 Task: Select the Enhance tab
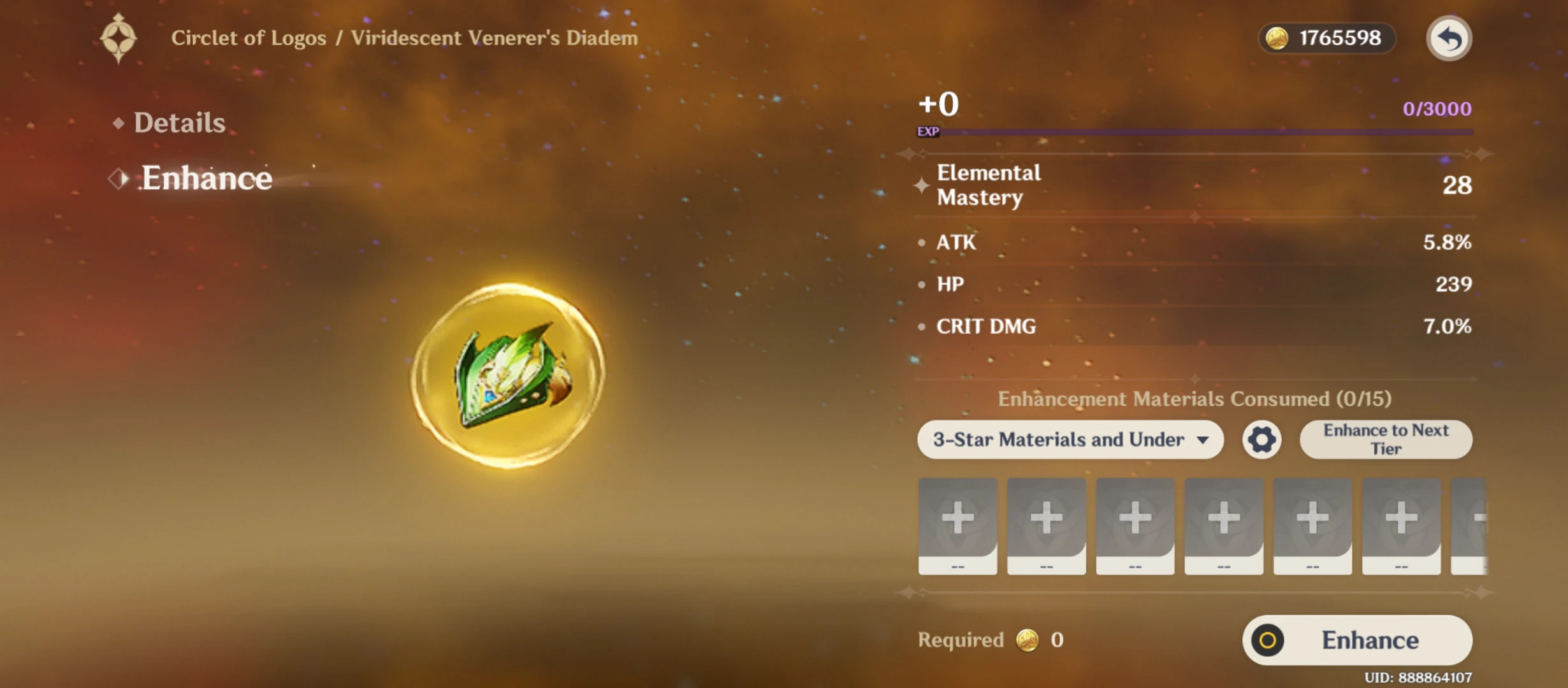point(207,179)
